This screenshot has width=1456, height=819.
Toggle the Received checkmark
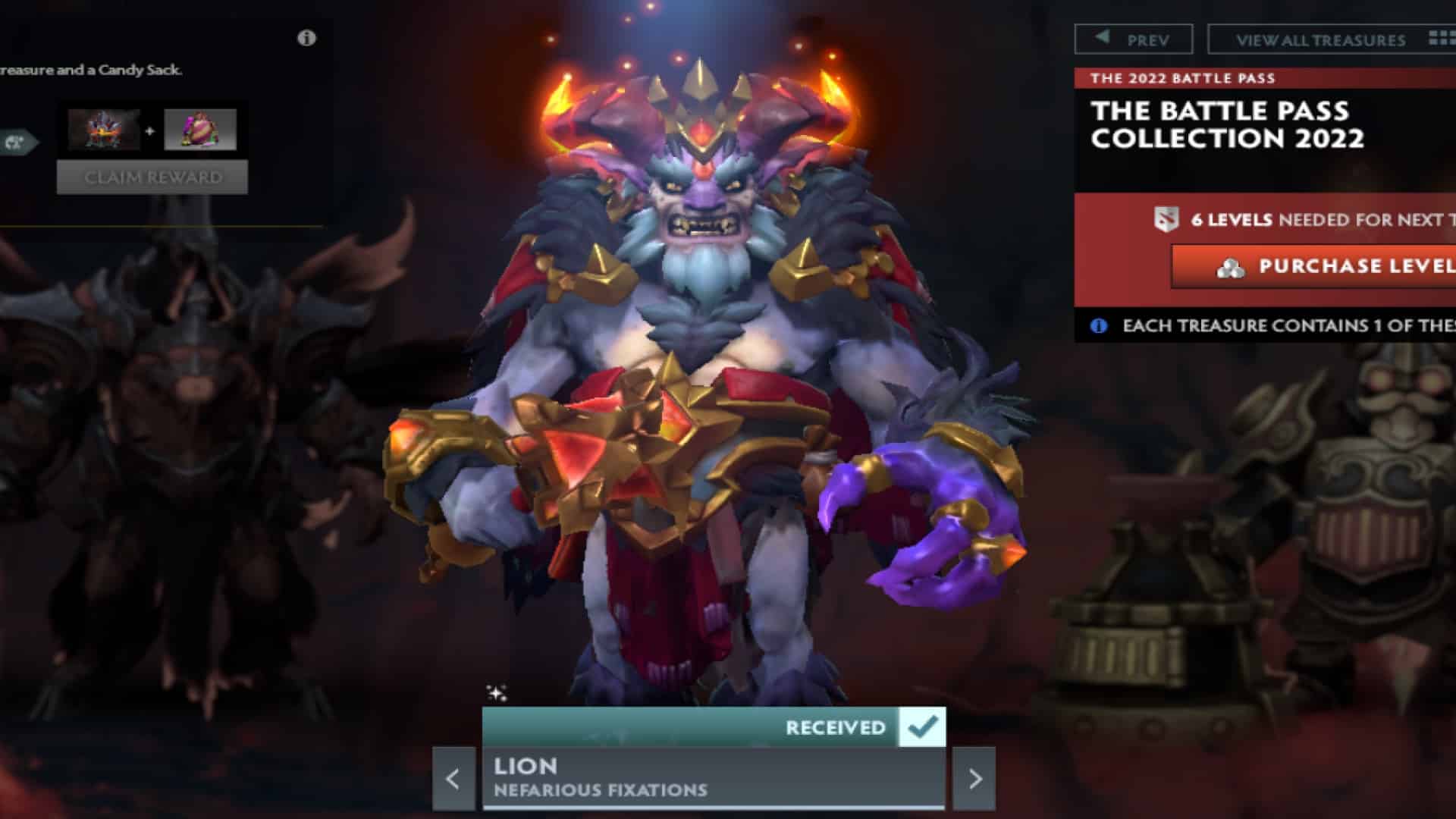(x=921, y=726)
